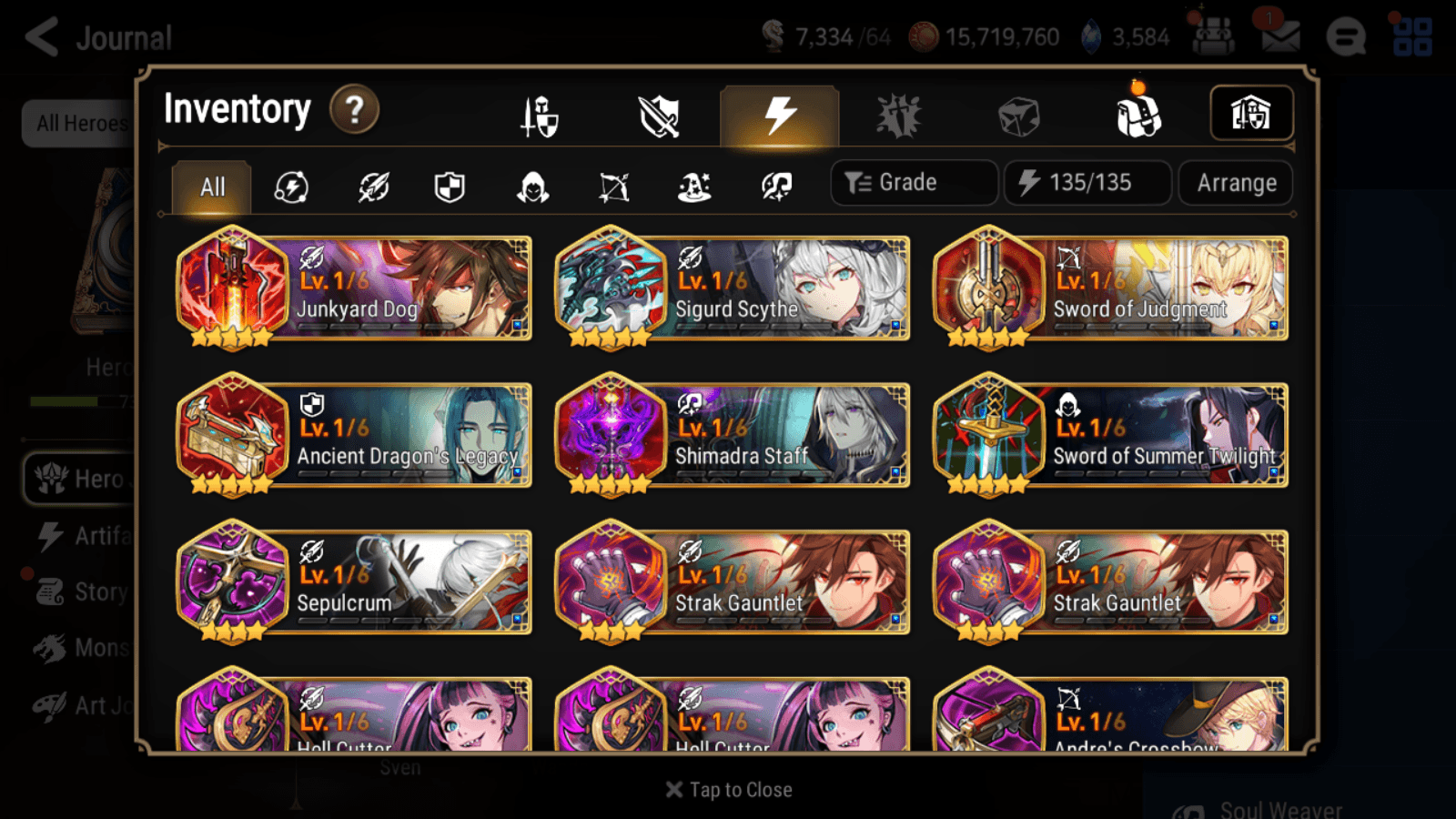
Task: Filter artifacts by Ranger class
Action: (x=613, y=187)
